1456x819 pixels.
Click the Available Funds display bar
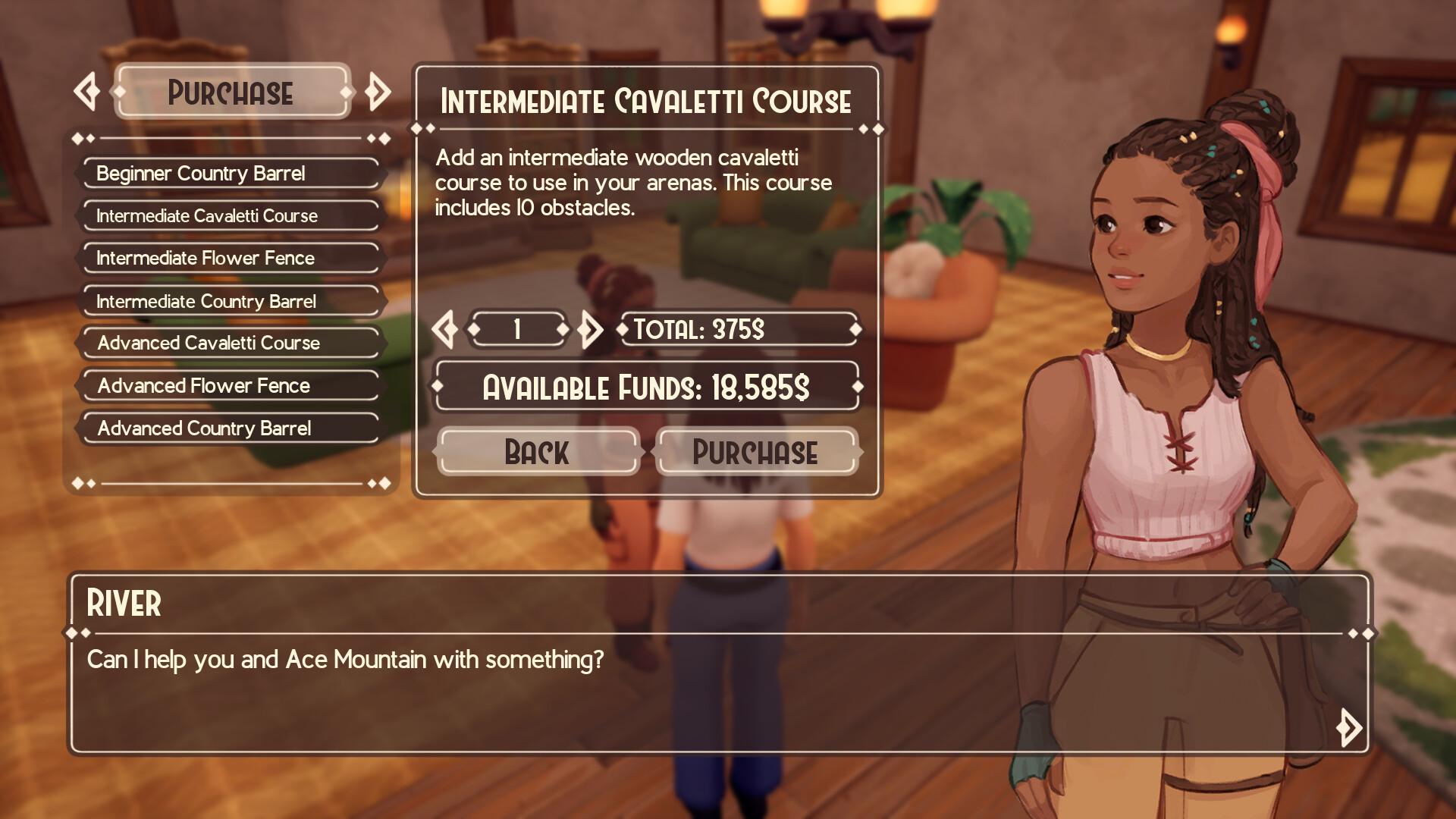[x=646, y=388]
